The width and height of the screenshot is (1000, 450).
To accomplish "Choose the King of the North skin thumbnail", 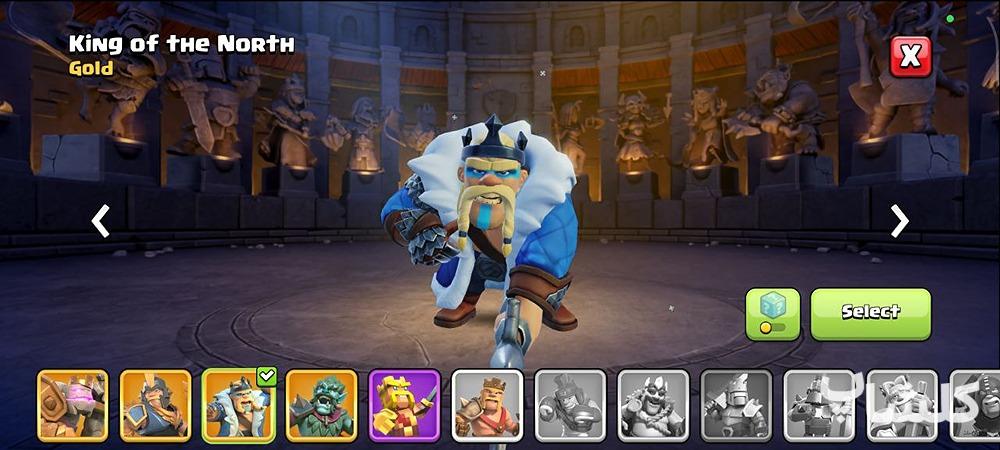I will (239, 405).
